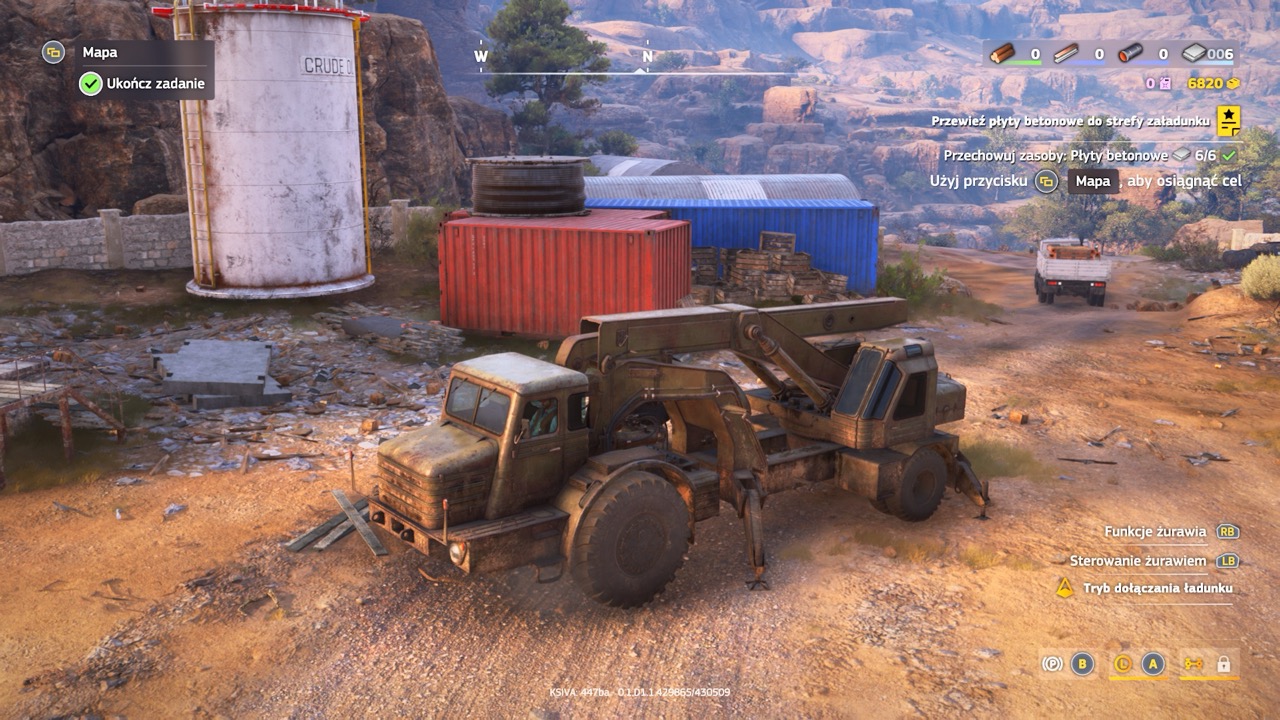Select the concrete slabs resource icon
Image resolution: width=1280 pixels, height=720 pixels.
pos(1194,54)
